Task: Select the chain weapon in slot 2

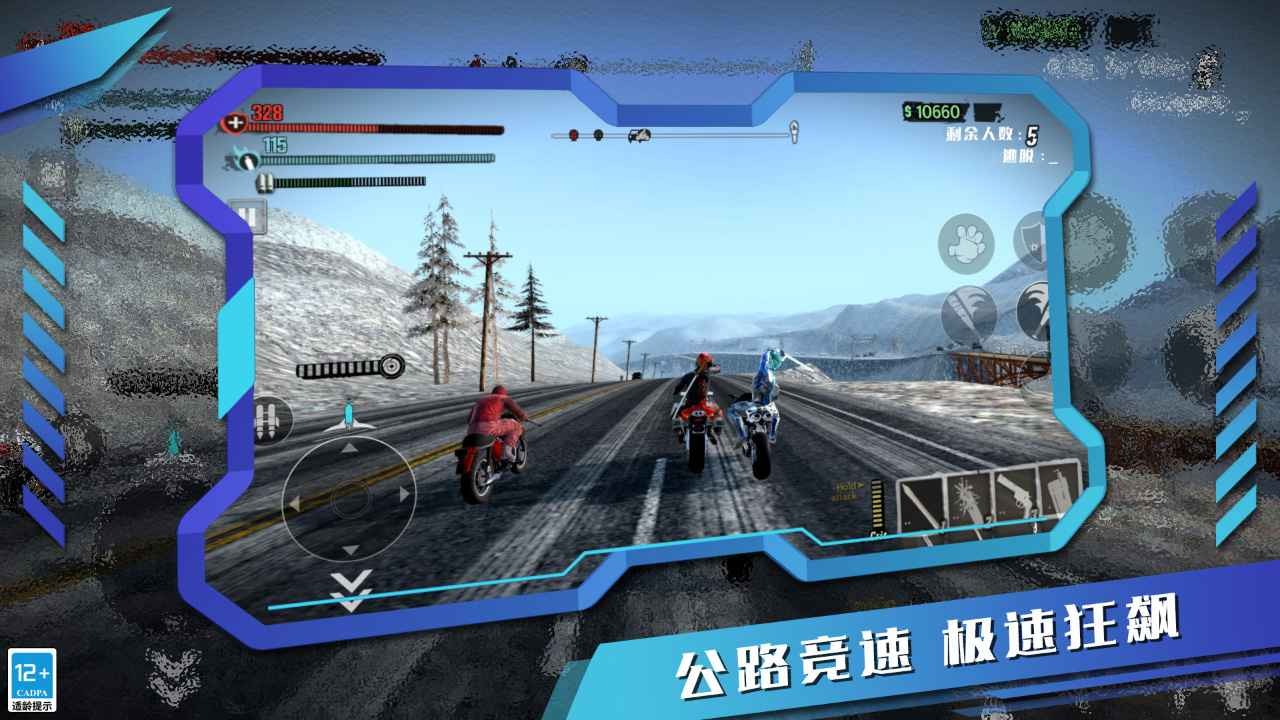Action: [968, 495]
